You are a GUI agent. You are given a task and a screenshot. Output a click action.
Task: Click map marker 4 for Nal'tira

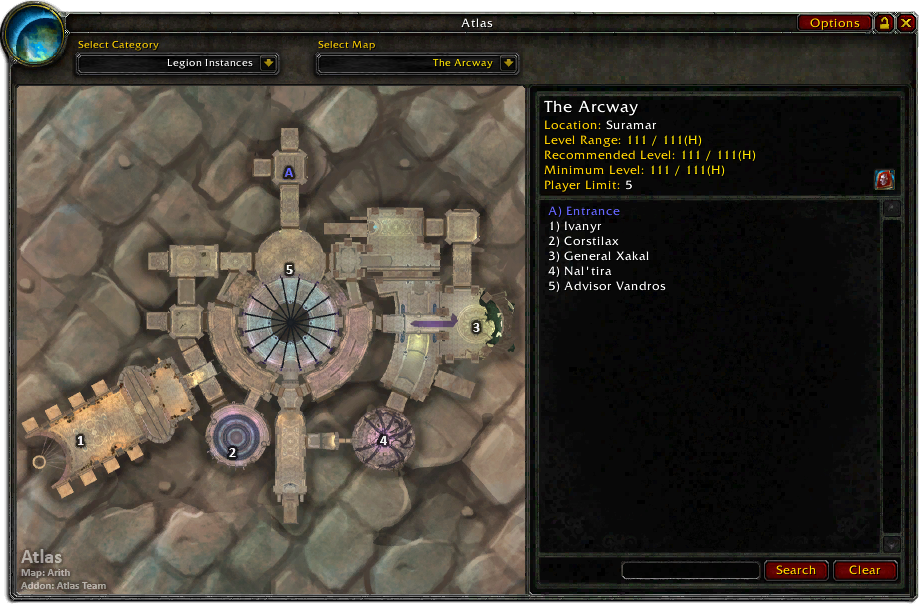pos(383,440)
